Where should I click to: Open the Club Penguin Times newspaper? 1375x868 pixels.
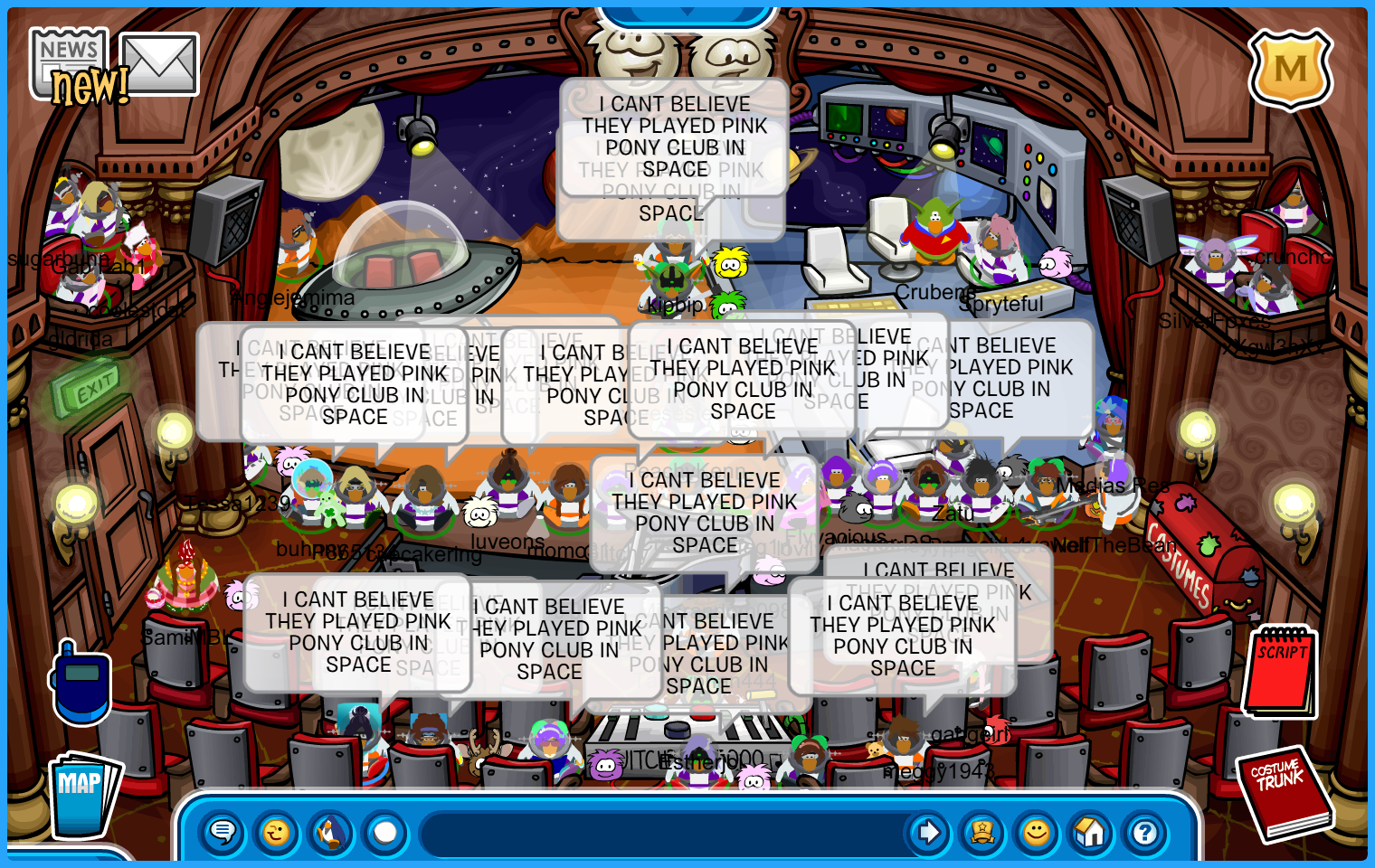coord(68,63)
